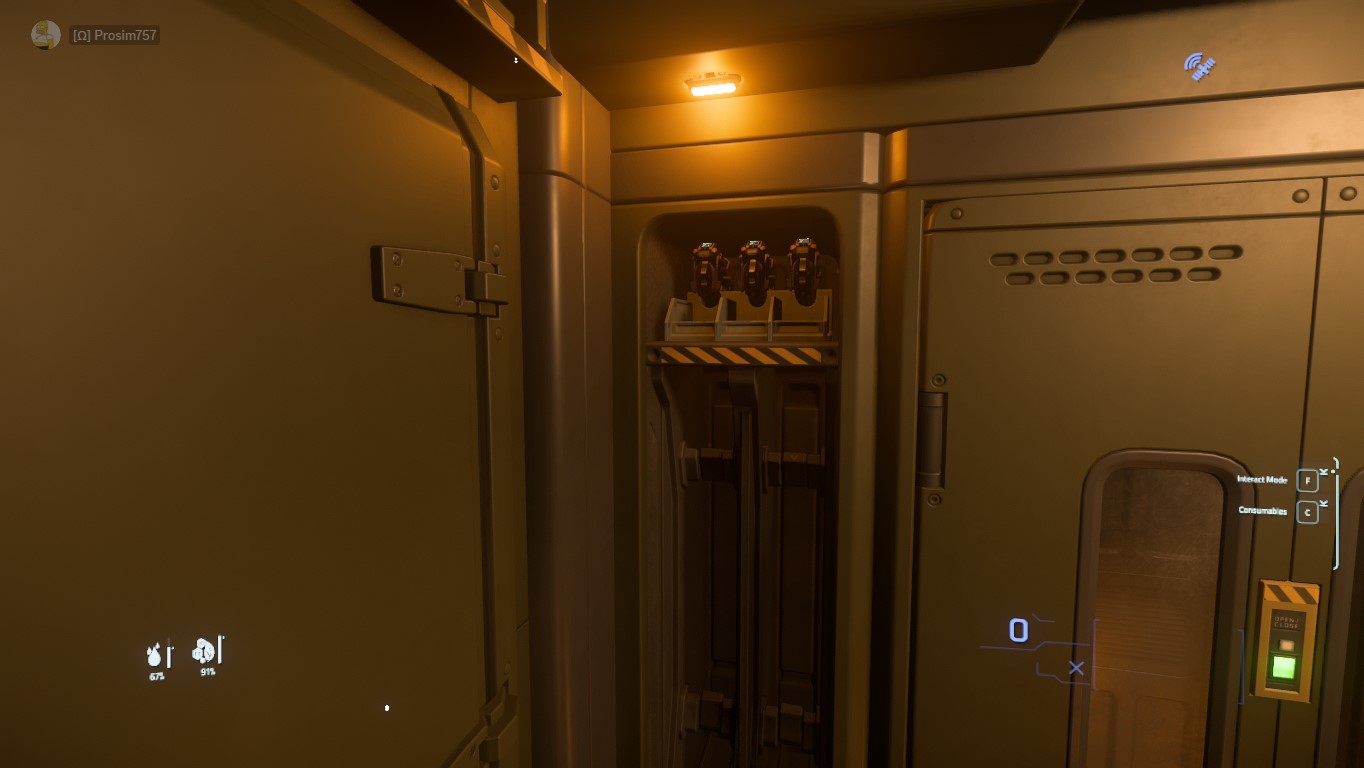This screenshot has height=768, width=1364.
Task: Expand the Interact Mode chevron arrow
Action: click(x=1322, y=471)
